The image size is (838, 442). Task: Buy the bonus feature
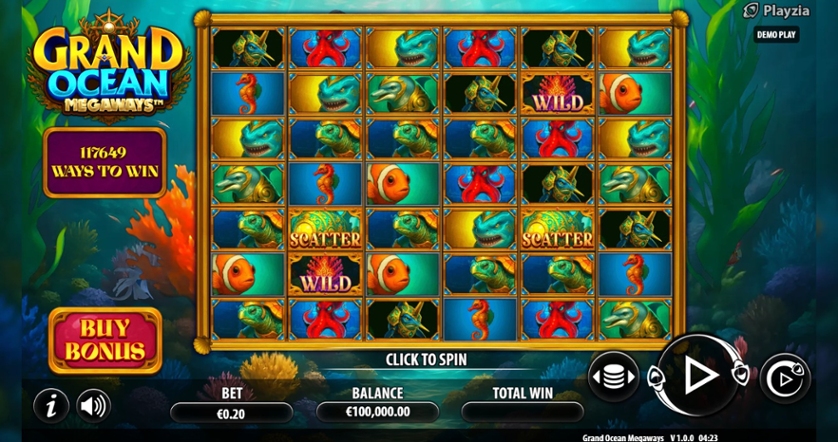[x=105, y=340]
